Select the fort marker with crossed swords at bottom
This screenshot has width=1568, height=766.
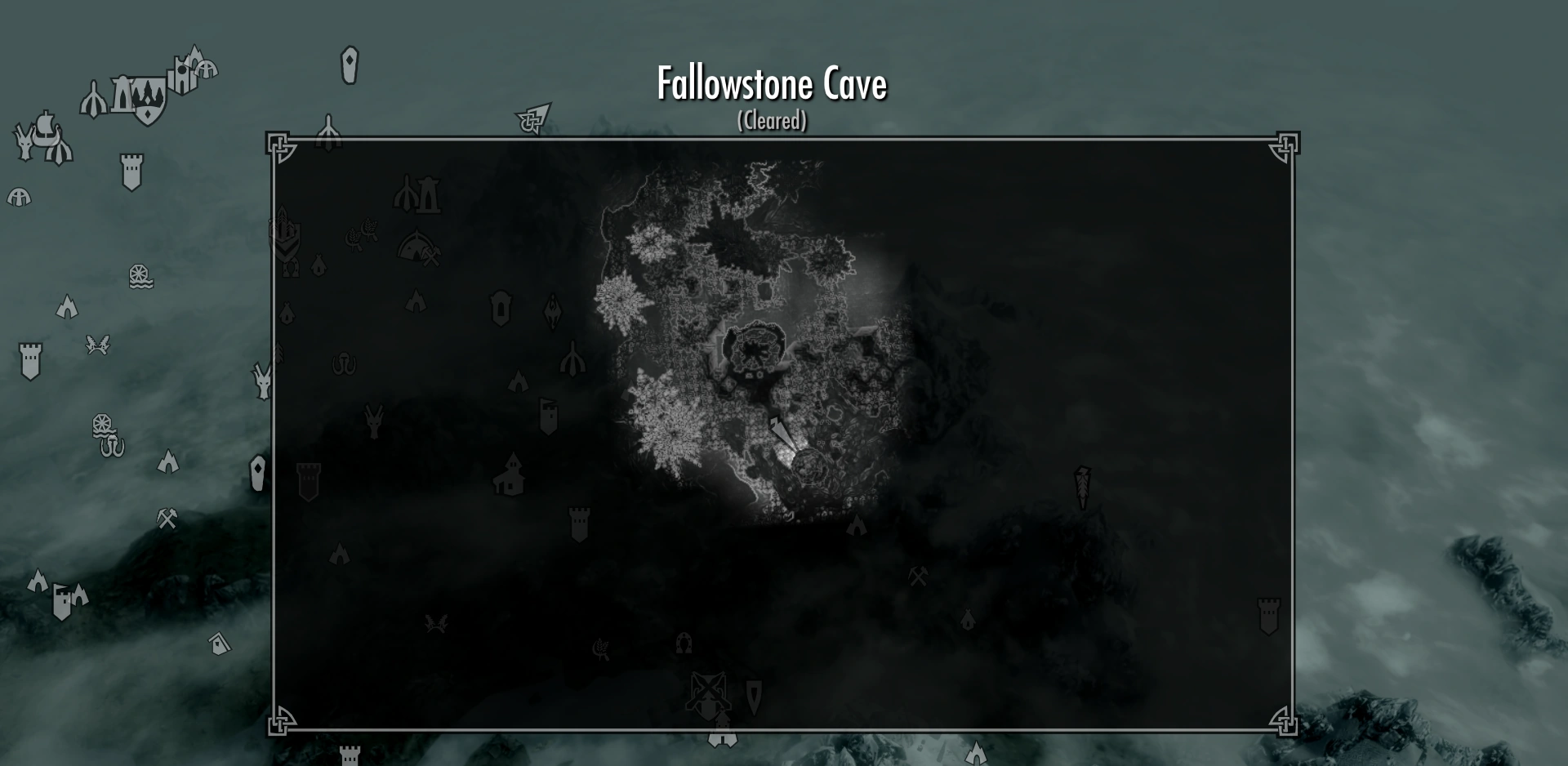[707, 691]
